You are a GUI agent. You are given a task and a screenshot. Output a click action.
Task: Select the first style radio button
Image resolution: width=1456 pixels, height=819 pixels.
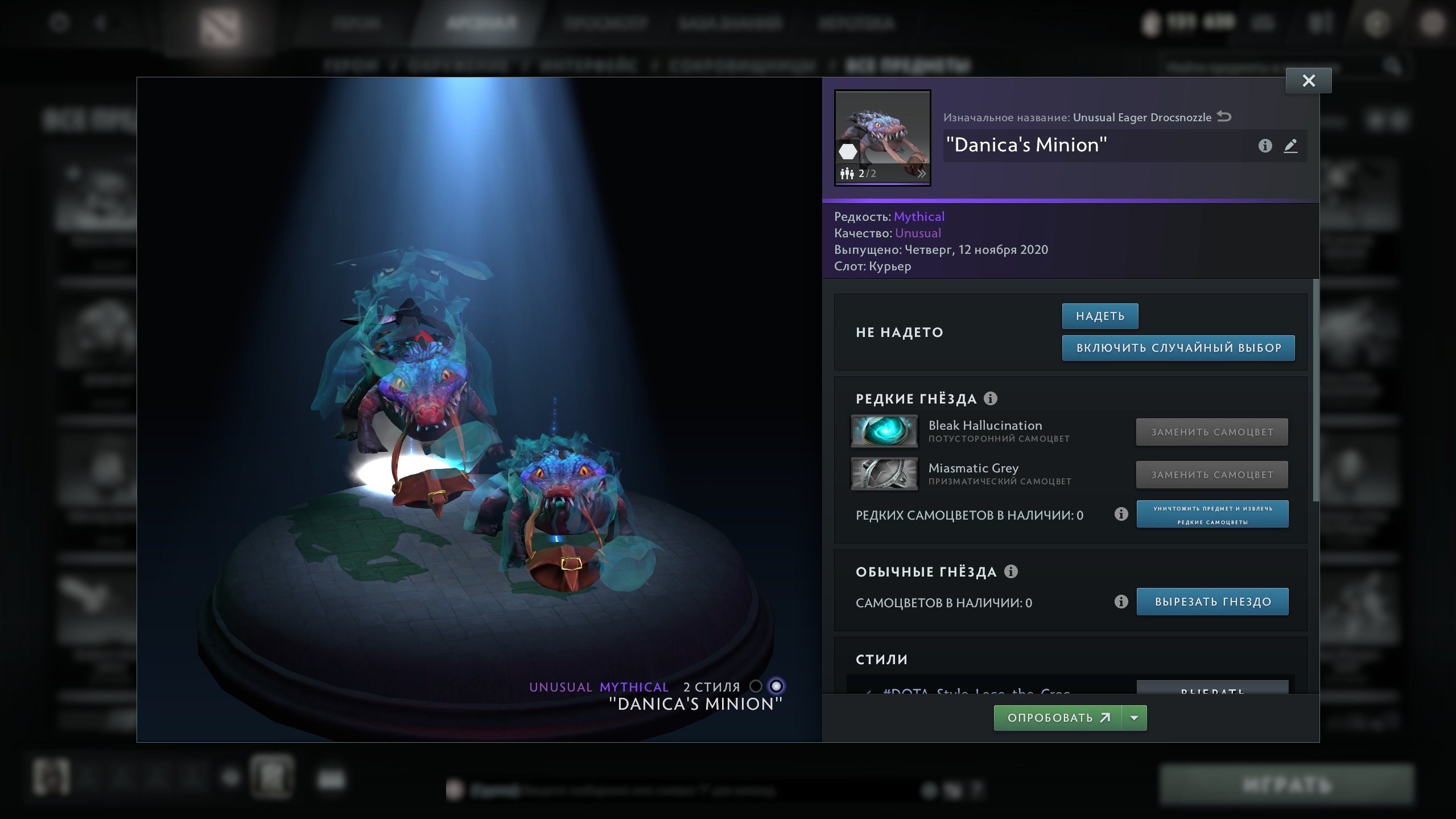(757, 686)
